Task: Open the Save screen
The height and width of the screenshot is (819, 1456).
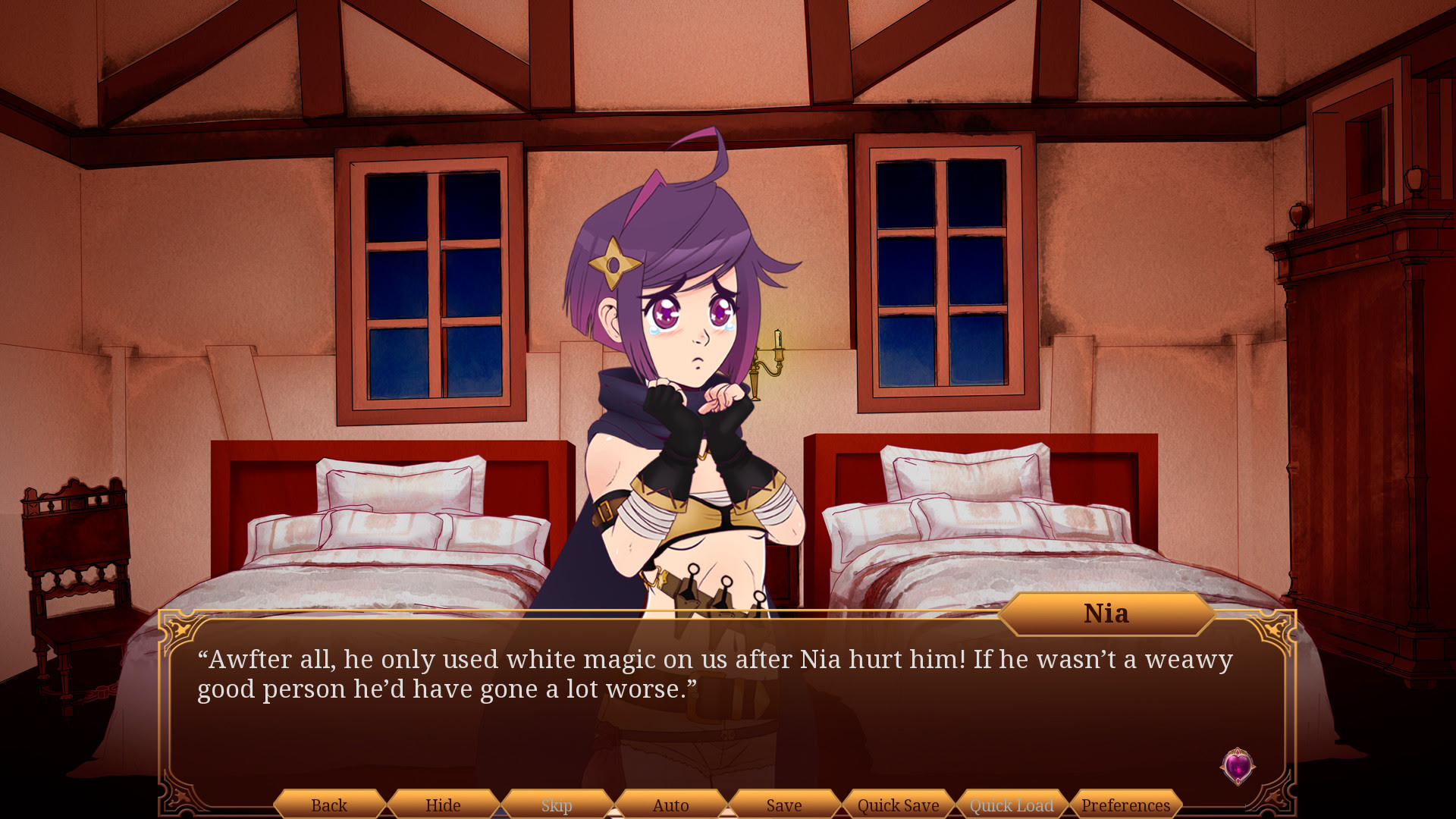Action: [x=783, y=805]
